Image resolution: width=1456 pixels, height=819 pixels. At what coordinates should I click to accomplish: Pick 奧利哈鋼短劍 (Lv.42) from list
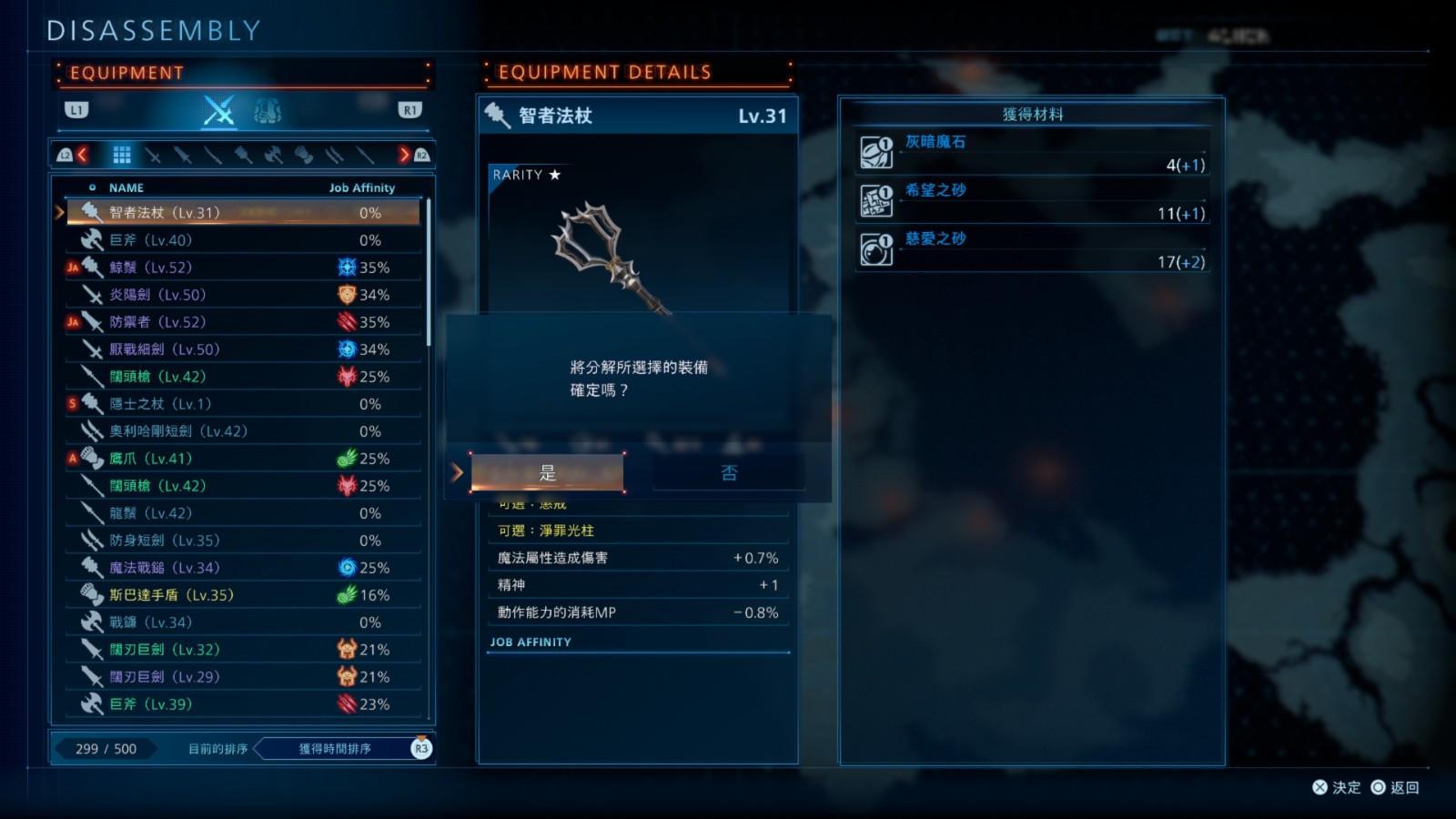[x=241, y=431]
